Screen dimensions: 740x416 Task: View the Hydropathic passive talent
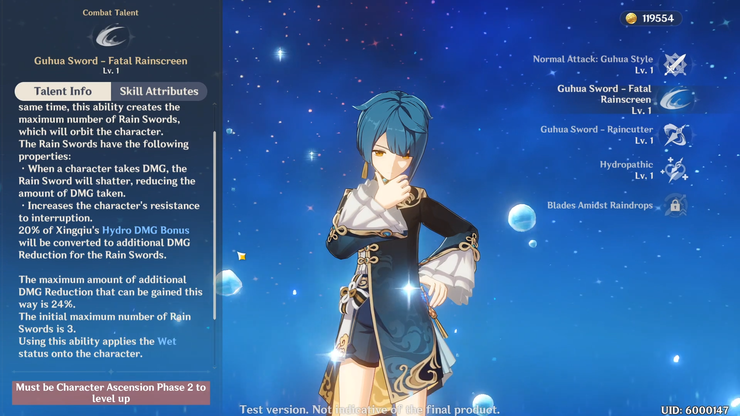675,169
